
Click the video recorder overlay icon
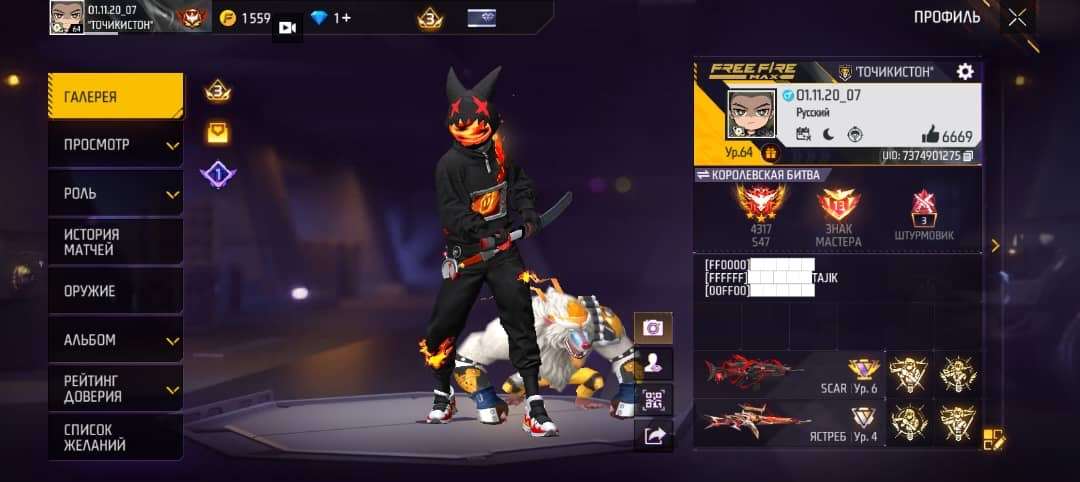pos(287,27)
